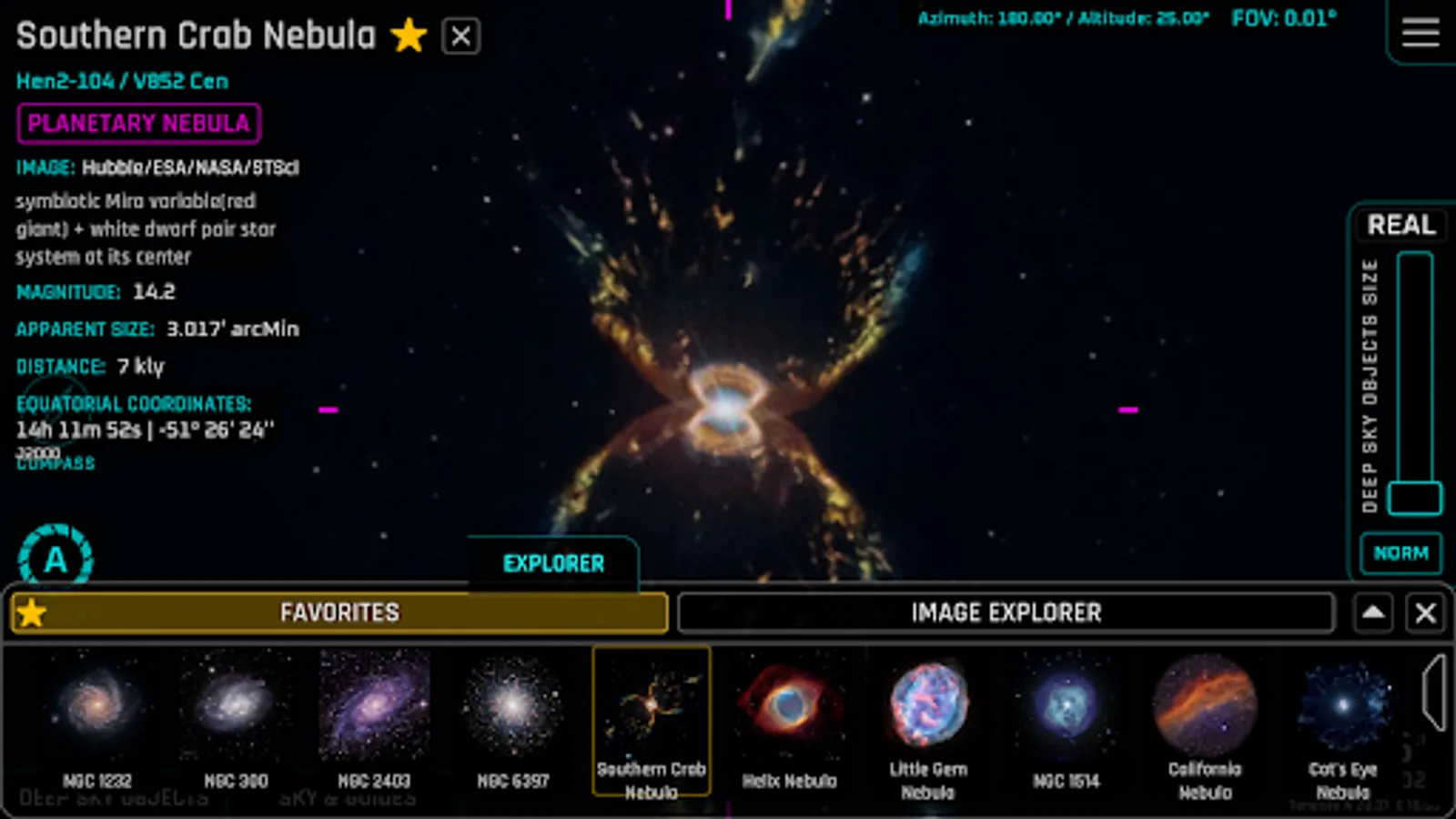Click the Hen2-104 / V852 Cen designation link
This screenshot has width=1456, height=819.
[121, 81]
